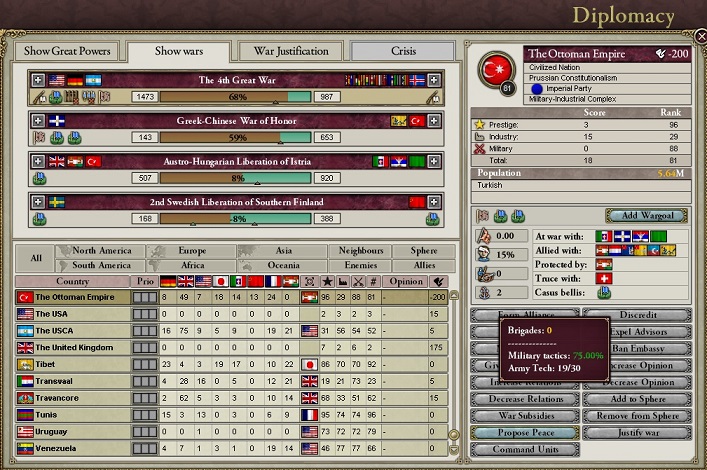Choose the Oceania region filter
The image size is (707, 470).
(284, 266)
